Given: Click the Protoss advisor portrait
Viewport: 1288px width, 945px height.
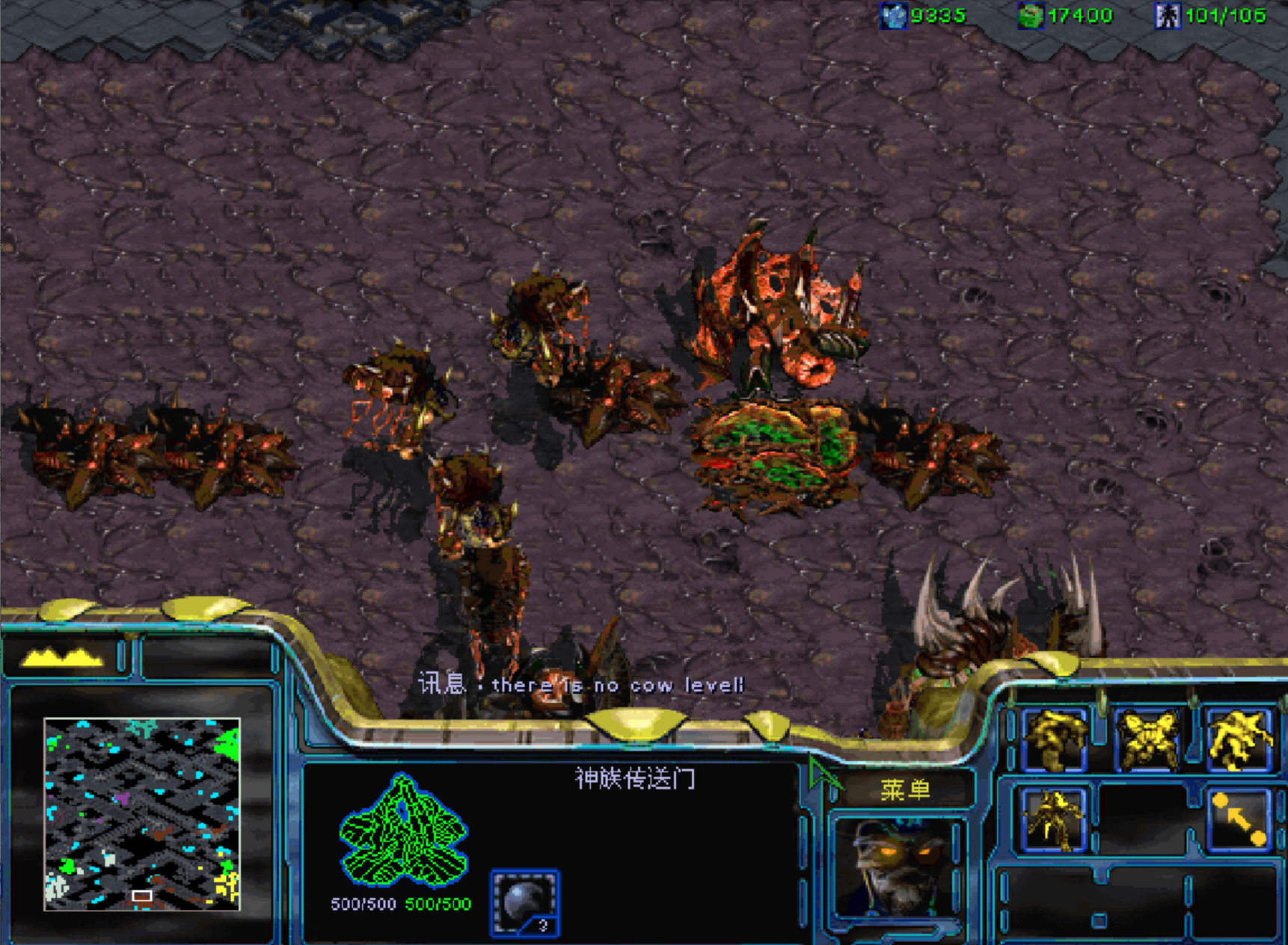Looking at the screenshot, I should tap(898, 867).
